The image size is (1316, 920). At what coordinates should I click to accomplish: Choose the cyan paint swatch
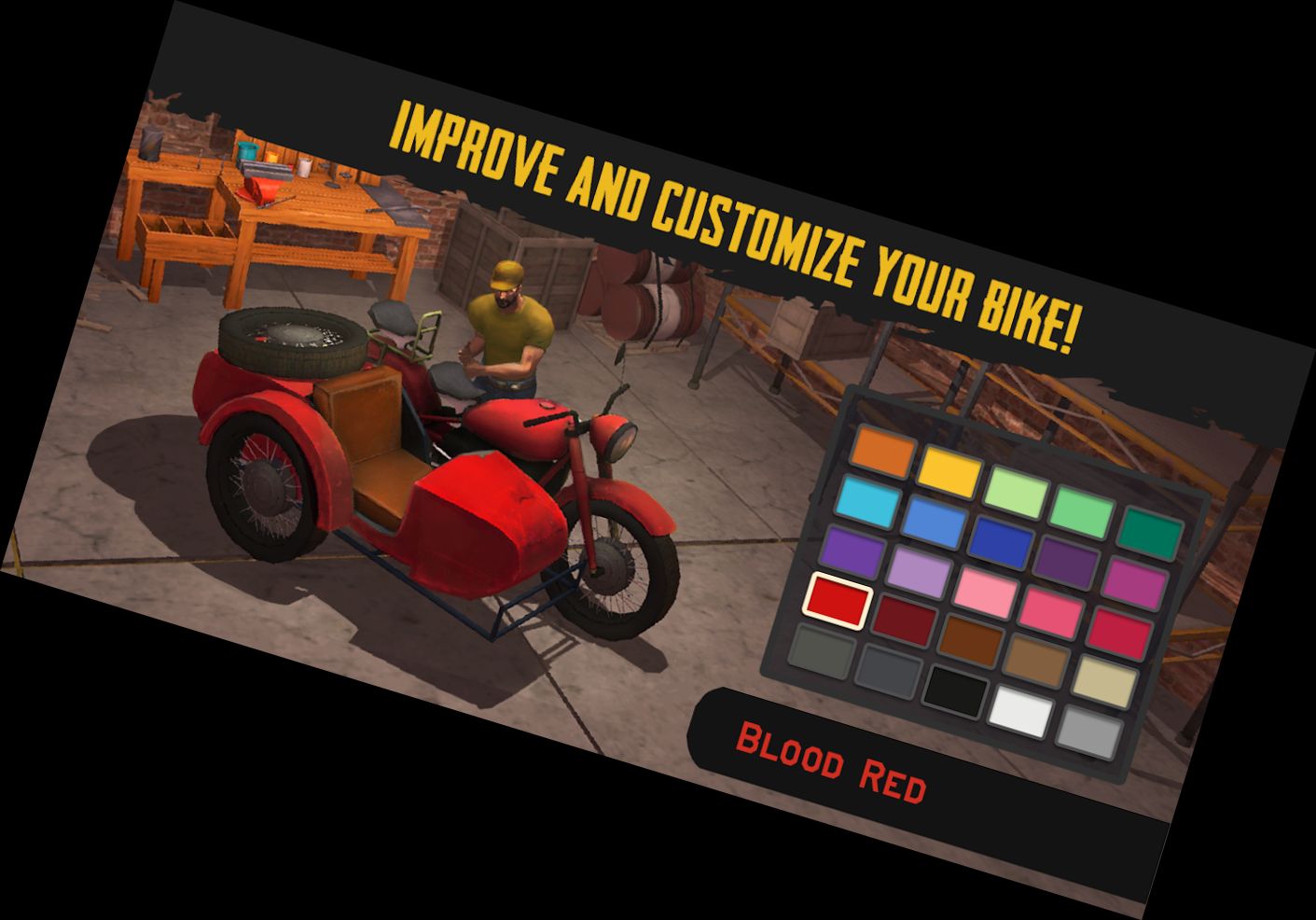[x=868, y=502]
